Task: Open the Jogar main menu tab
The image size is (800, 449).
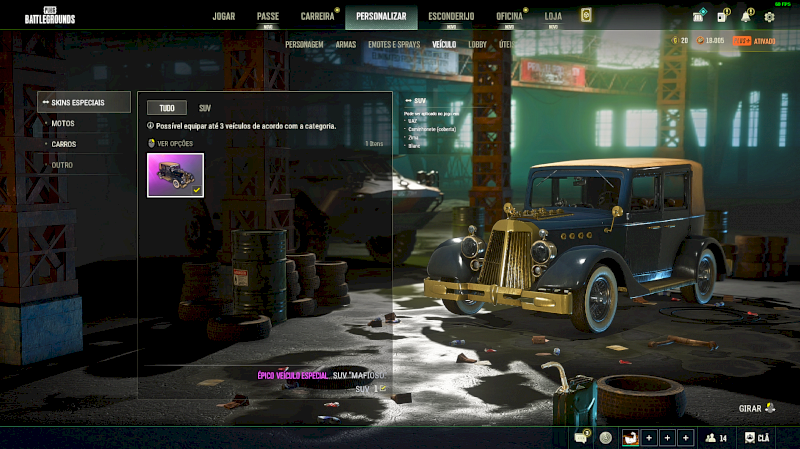Action: [x=224, y=16]
